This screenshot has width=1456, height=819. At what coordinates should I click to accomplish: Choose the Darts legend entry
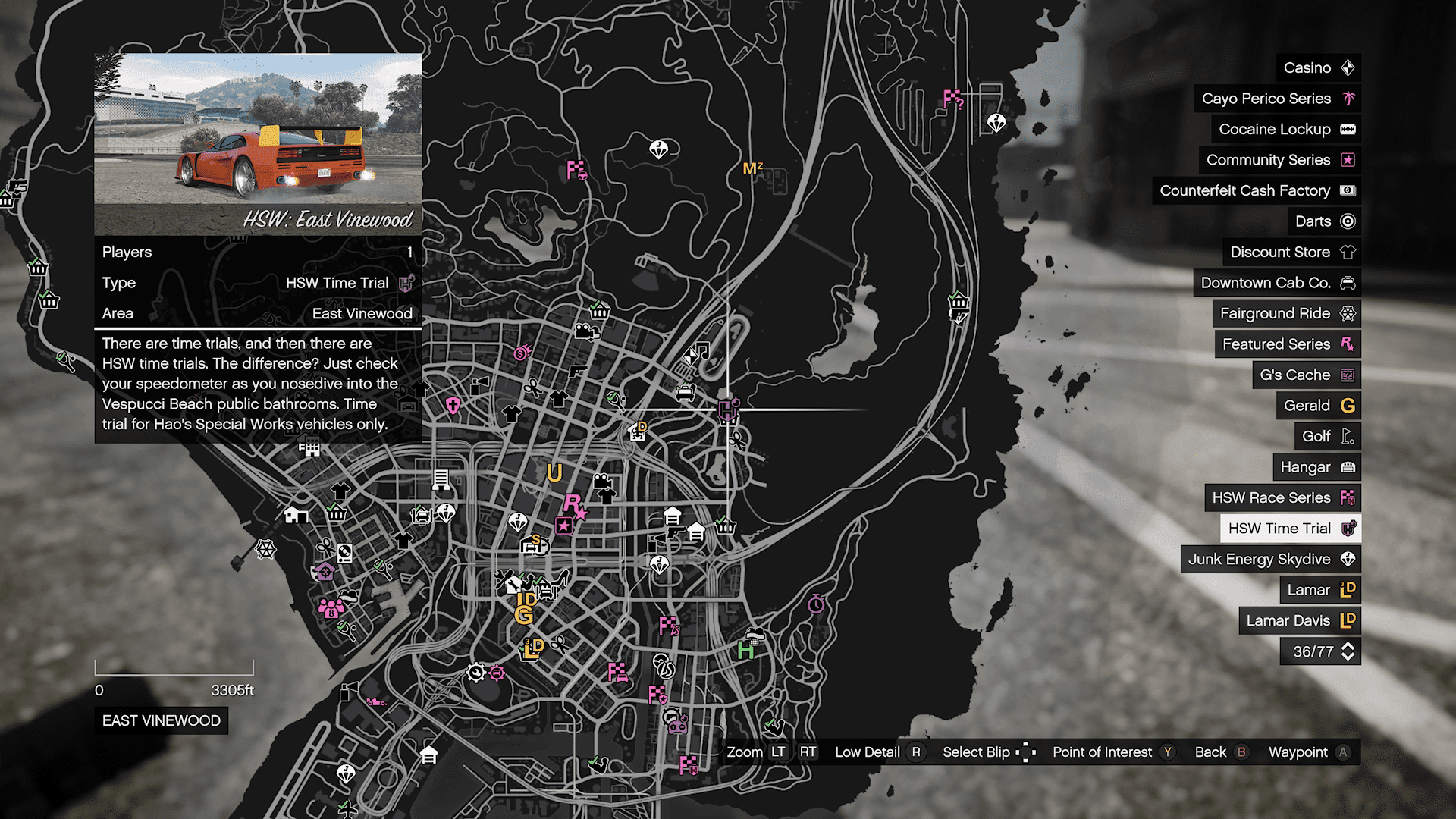tap(1323, 221)
